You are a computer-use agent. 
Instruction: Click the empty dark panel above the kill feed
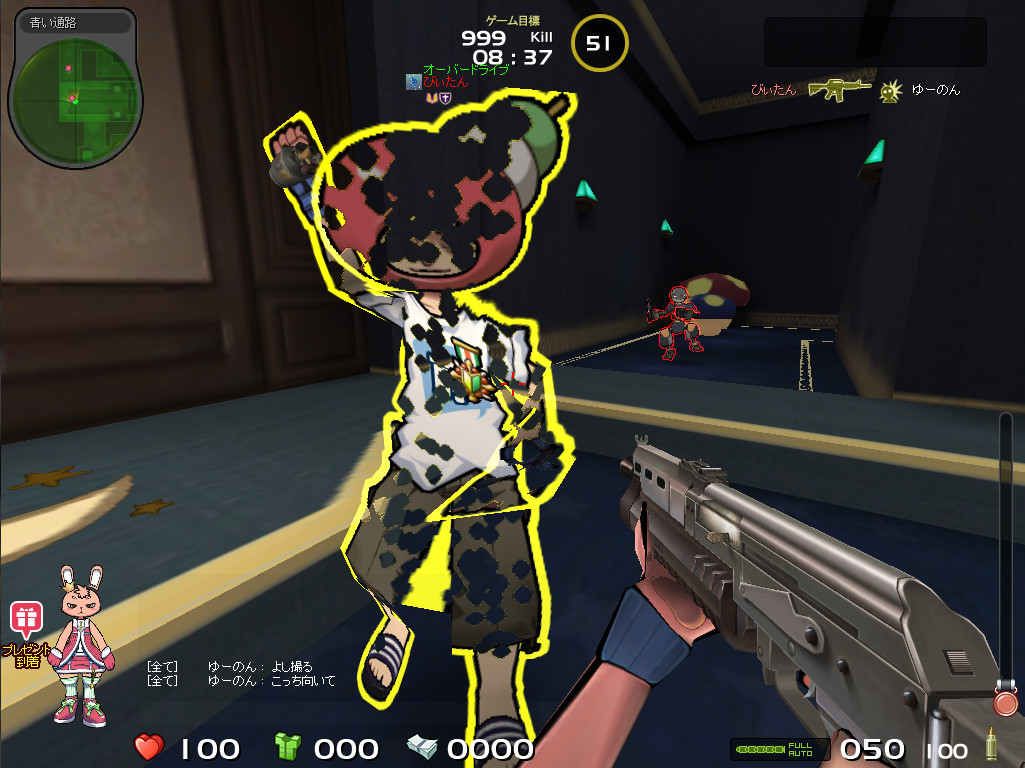875,42
